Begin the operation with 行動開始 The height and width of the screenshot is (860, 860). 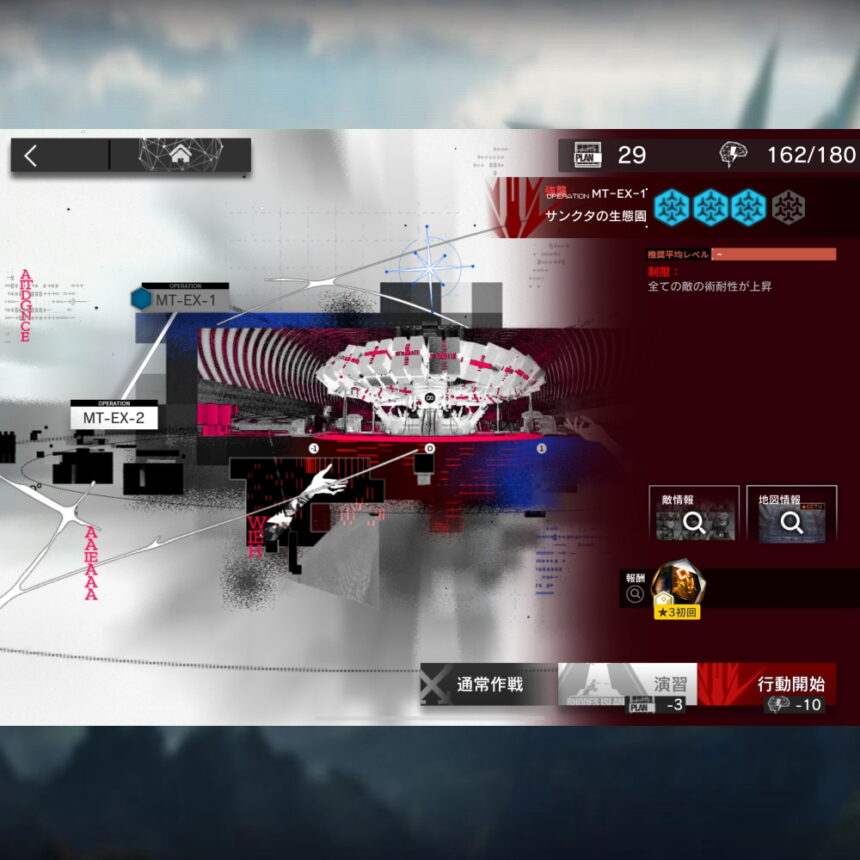point(768,686)
